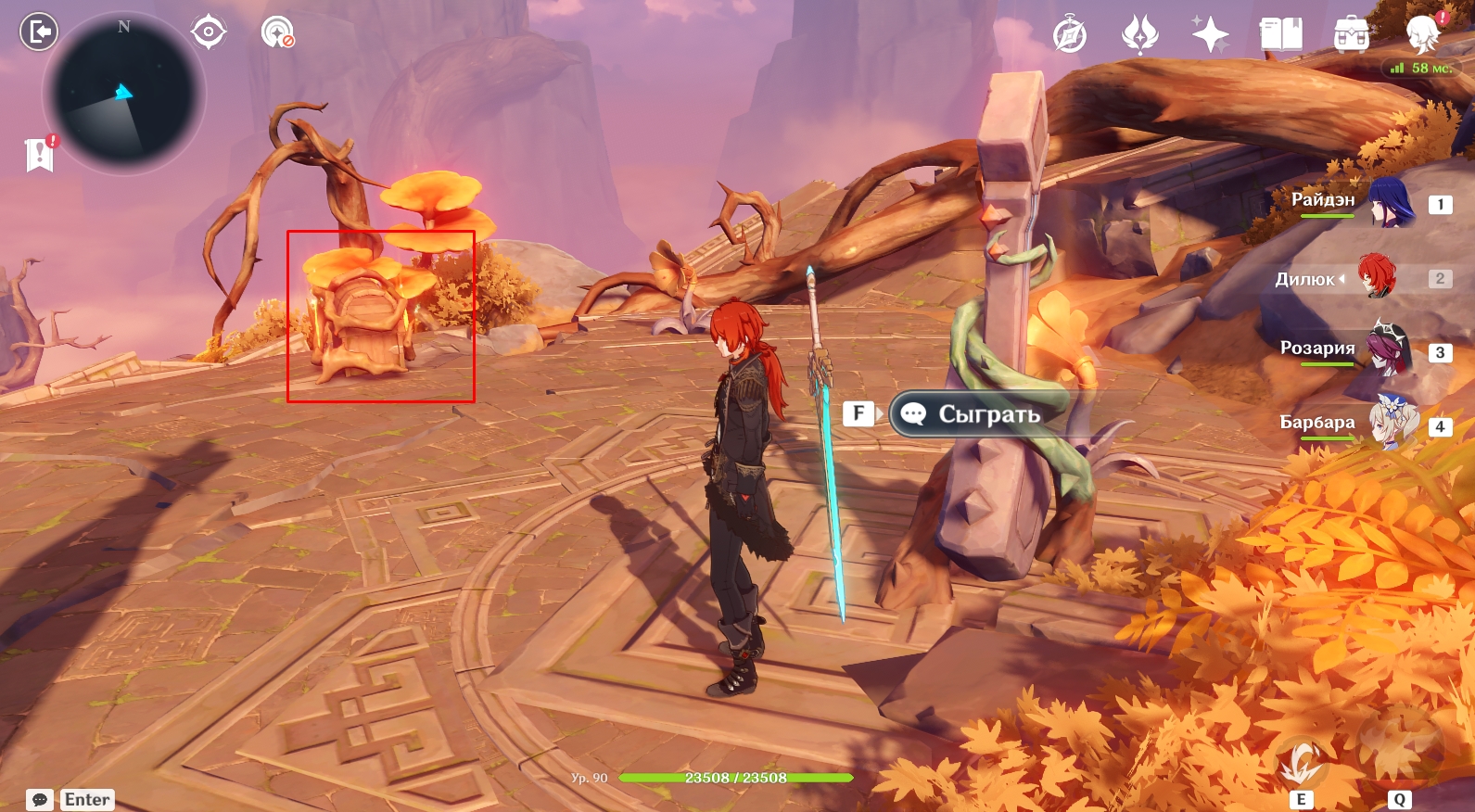This screenshot has height=812, width=1475.
Task: Activate Diluc's elemental skill icon
Action: (1302, 762)
